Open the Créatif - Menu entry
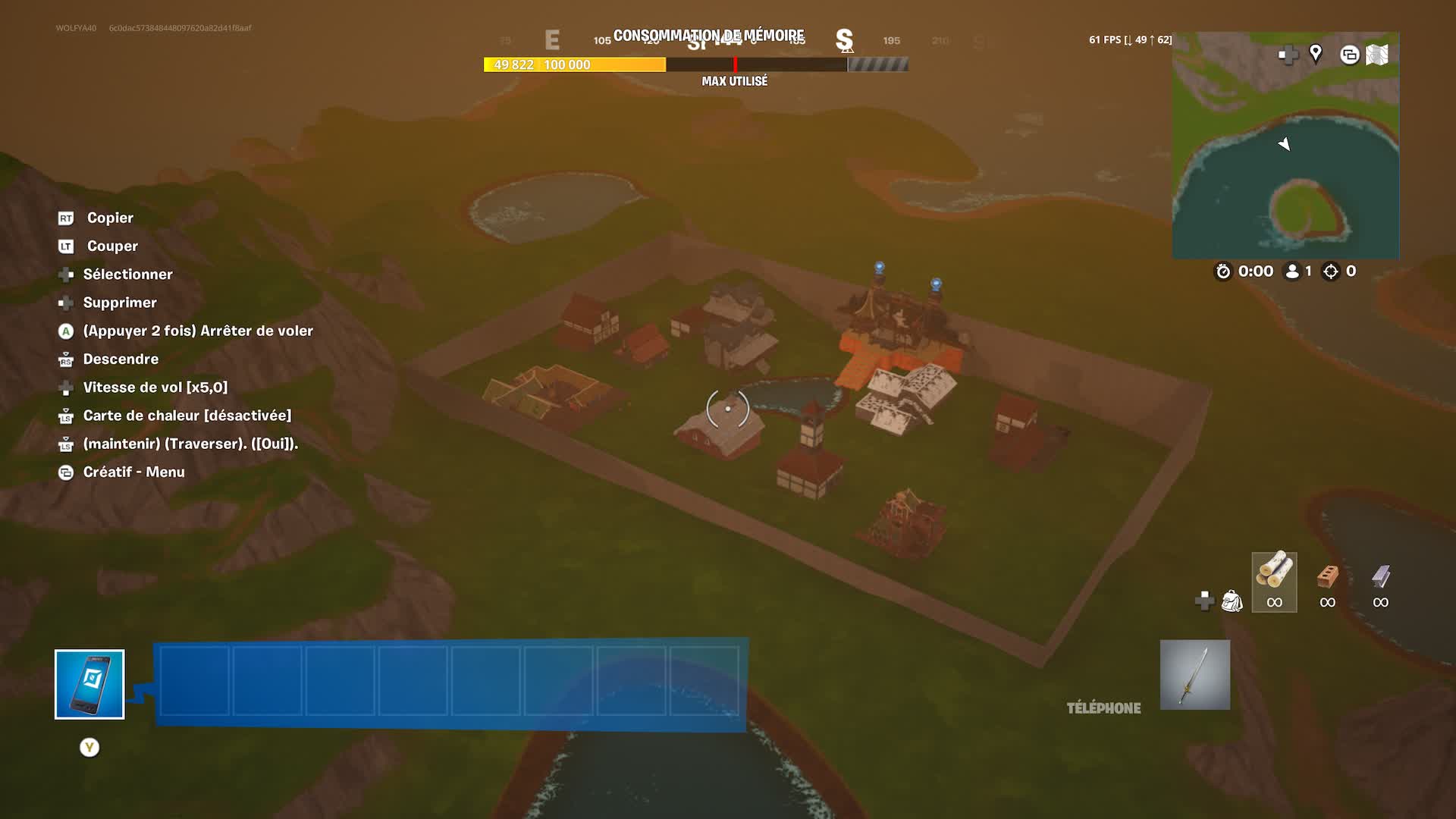The width and height of the screenshot is (1456, 819). pos(133,472)
